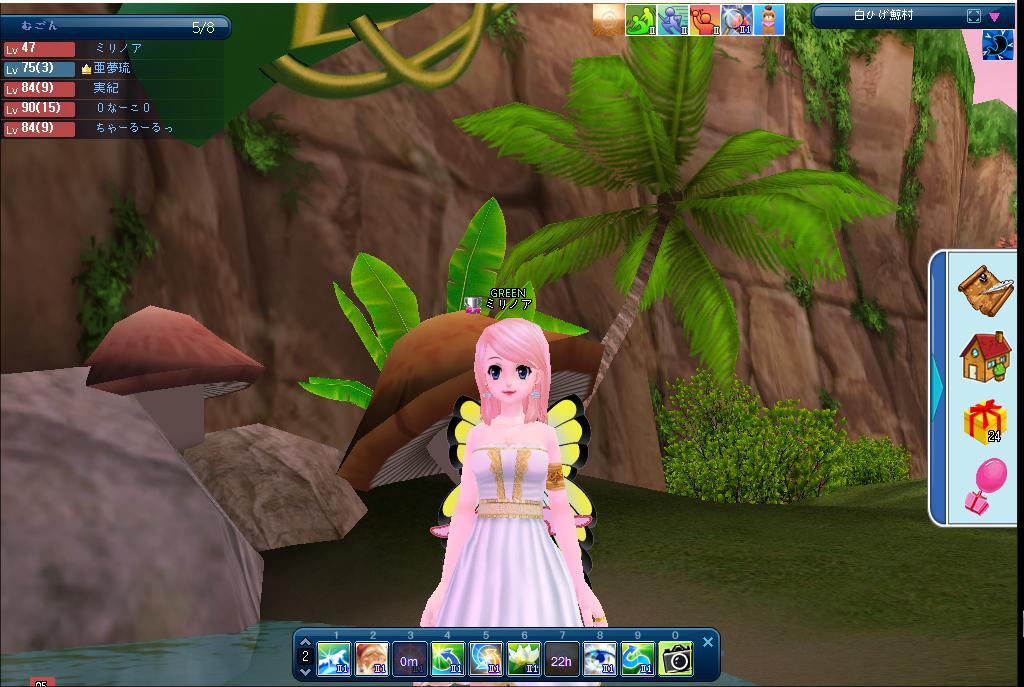Expand the 白ひげ鯨村 map with fullscreen icon
Screen dimensions: 1024x687
pyautogui.click(x=974, y=16)
